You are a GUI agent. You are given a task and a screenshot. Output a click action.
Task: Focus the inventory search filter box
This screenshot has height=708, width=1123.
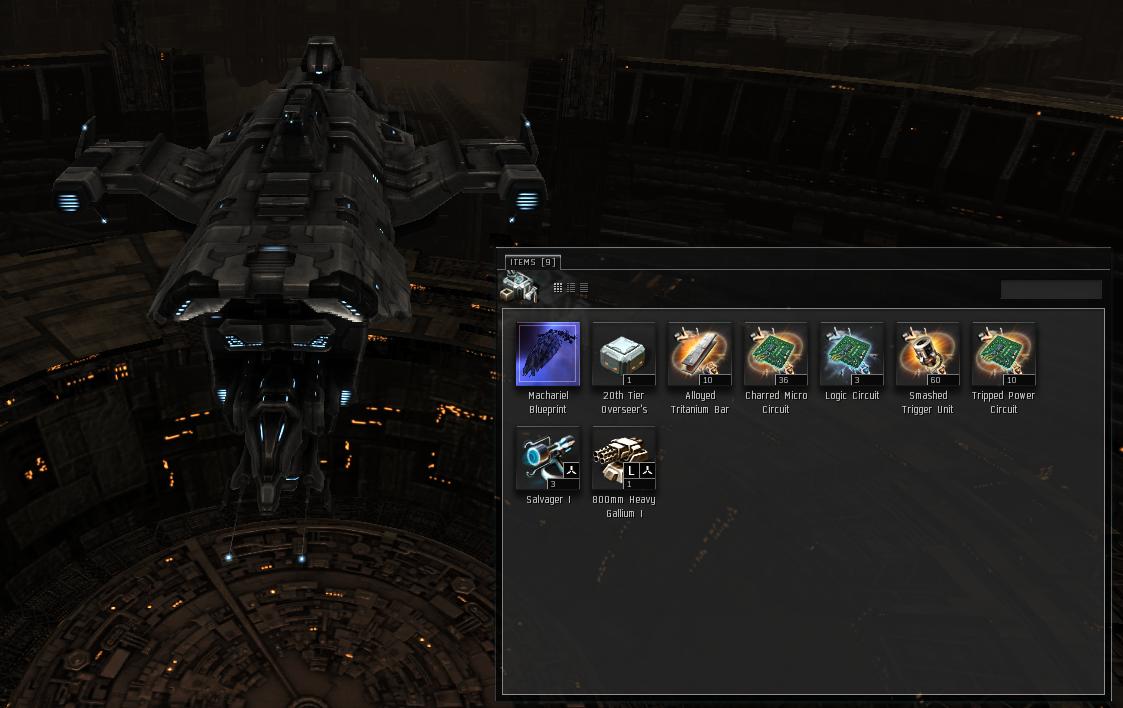(x=1051, y=289)
